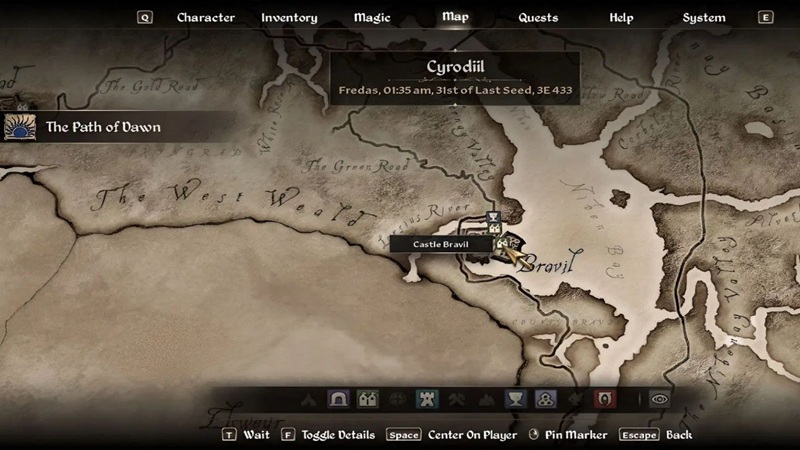This screenshot has height=450, width=800.
Task: Click the Castle Bravil map marker
Action: coord(501,243)
